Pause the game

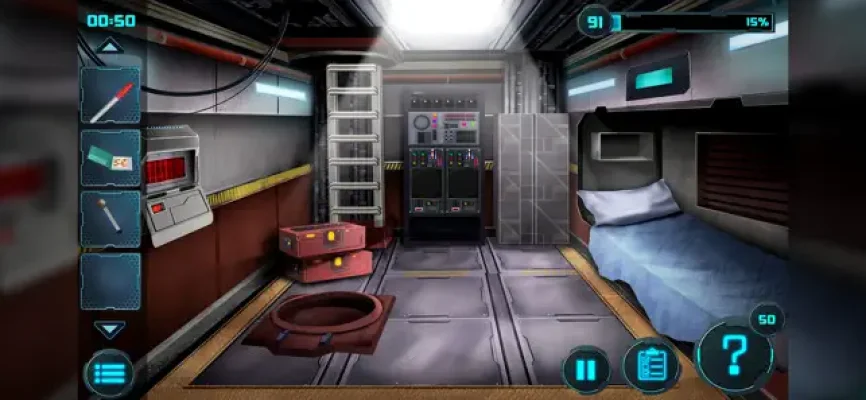586,370
